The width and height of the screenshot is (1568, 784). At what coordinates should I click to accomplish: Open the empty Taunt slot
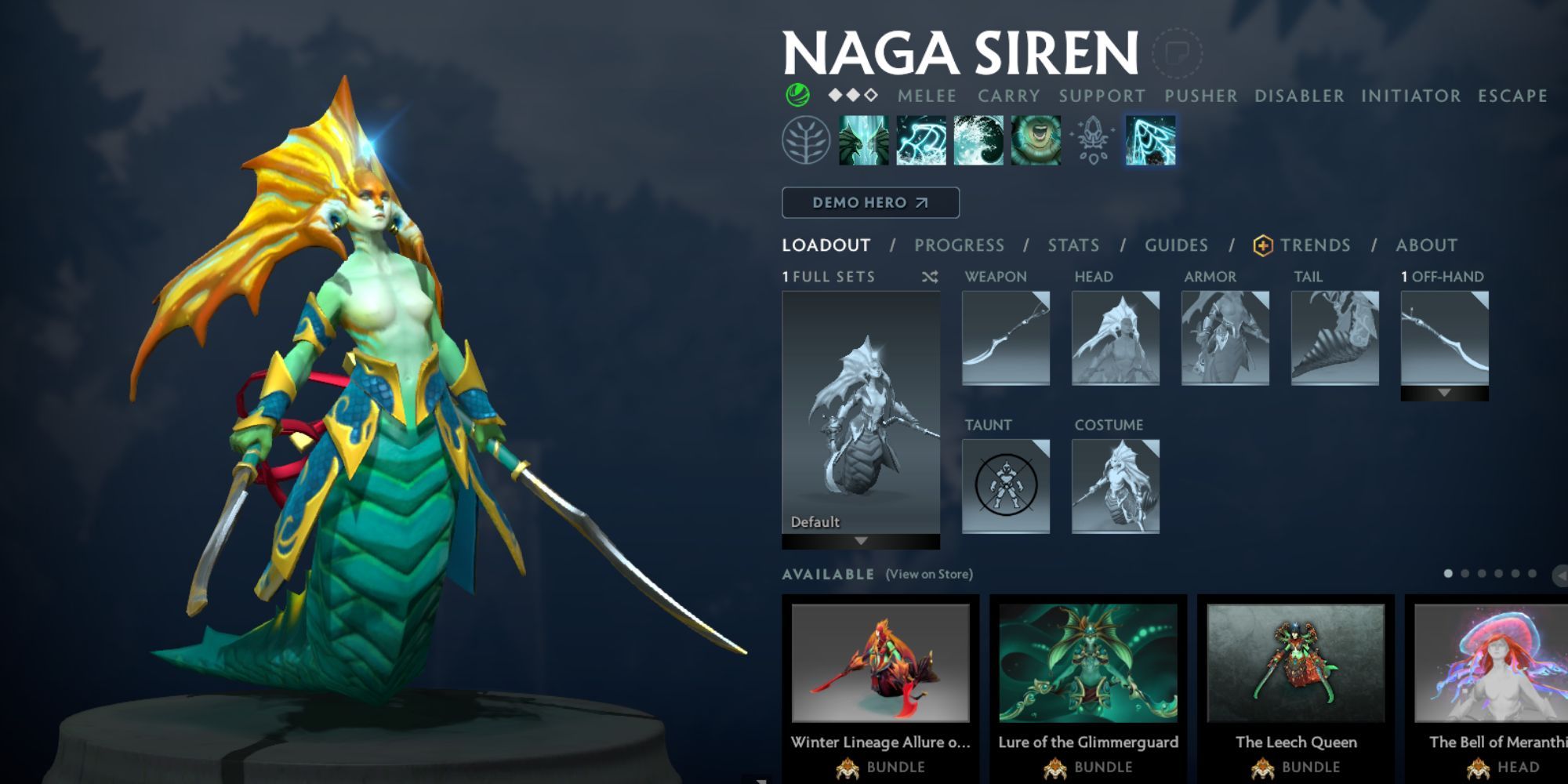point(1006,485)
